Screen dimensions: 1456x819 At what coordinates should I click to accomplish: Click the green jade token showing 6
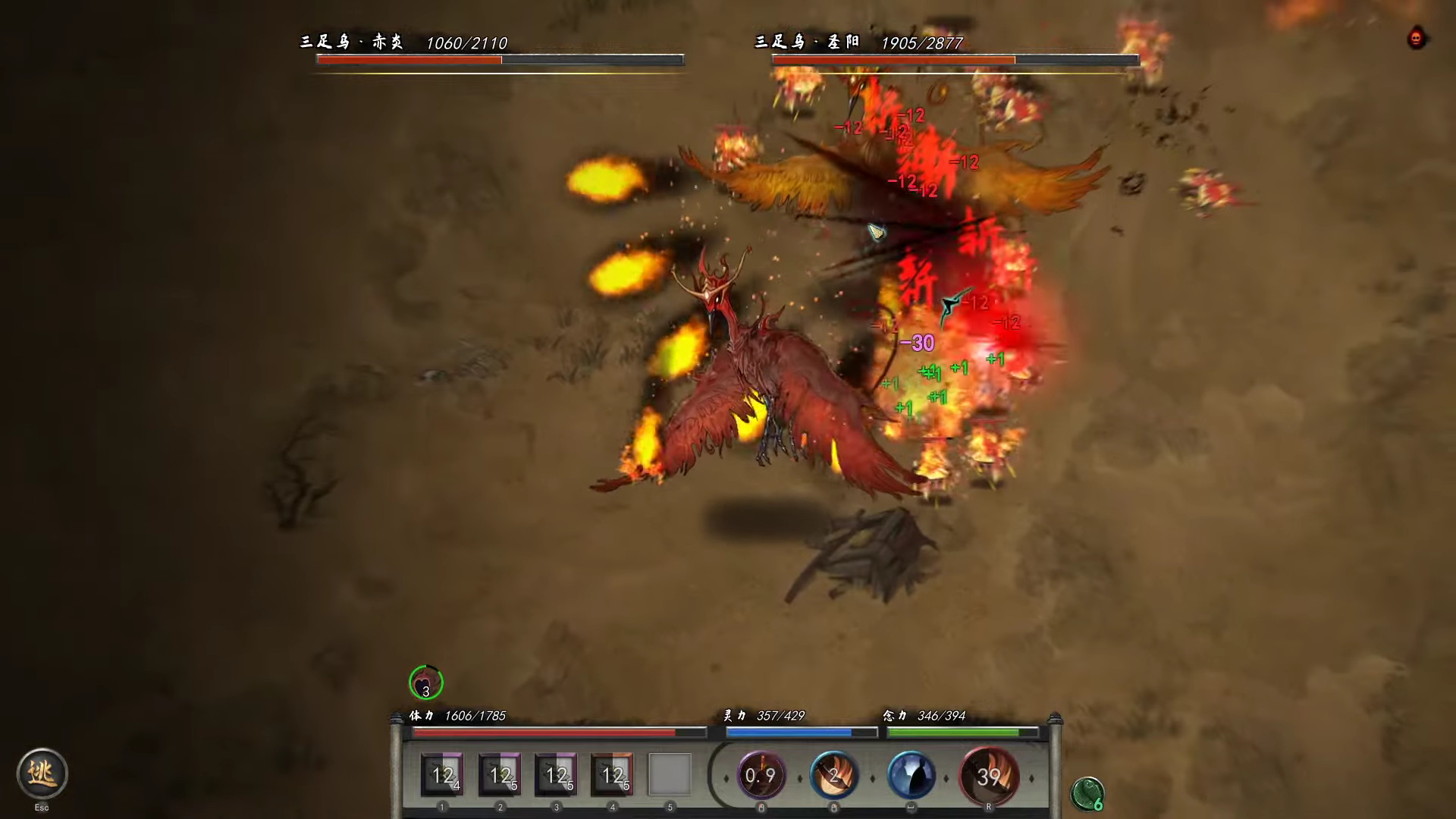1087,793
